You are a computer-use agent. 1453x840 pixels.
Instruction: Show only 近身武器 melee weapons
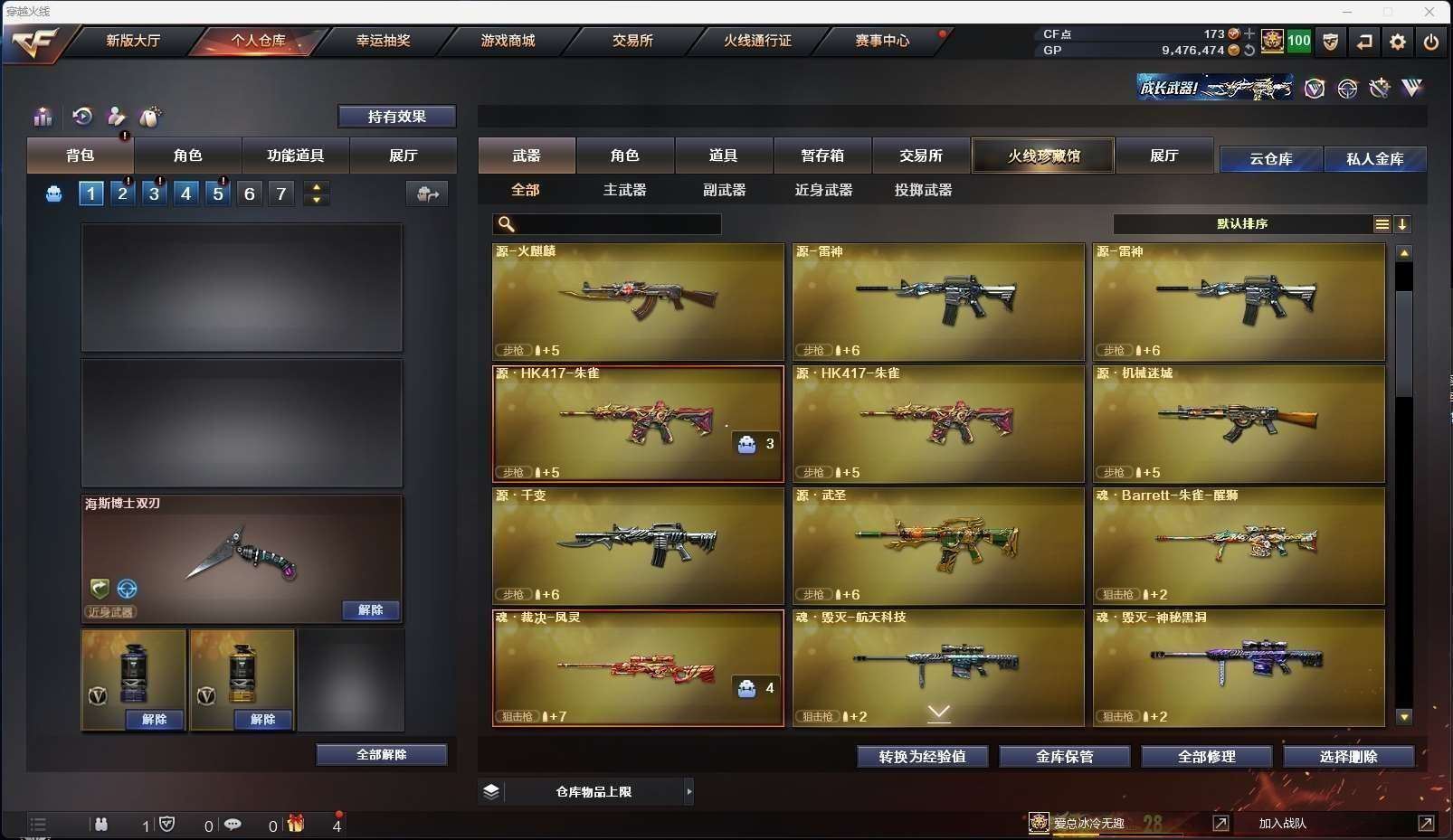tap(823, 190)
